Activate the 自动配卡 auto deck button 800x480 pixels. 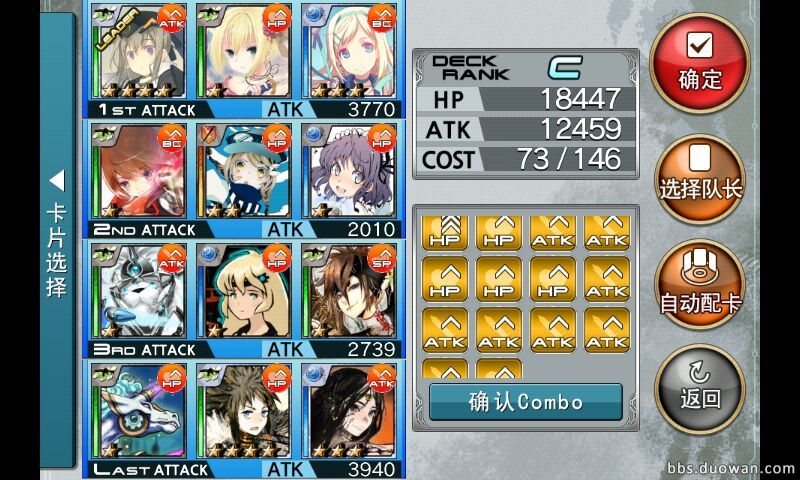point(699,286)
